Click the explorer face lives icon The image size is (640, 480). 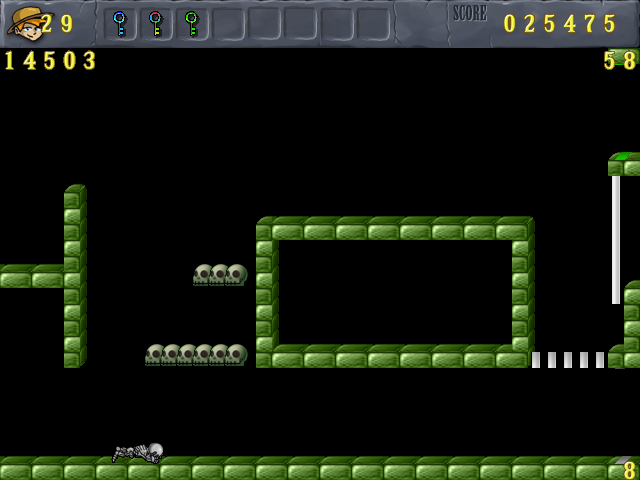[x=24, y=22]
